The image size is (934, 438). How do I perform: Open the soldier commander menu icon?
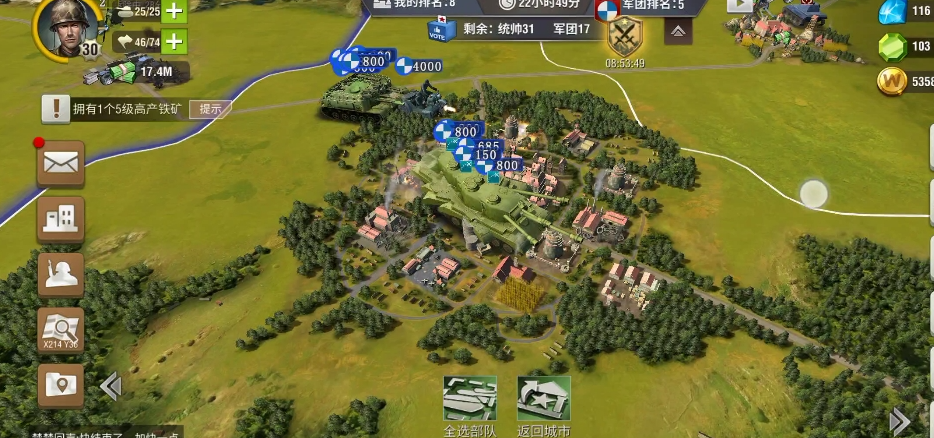click(x=61, y=275)
